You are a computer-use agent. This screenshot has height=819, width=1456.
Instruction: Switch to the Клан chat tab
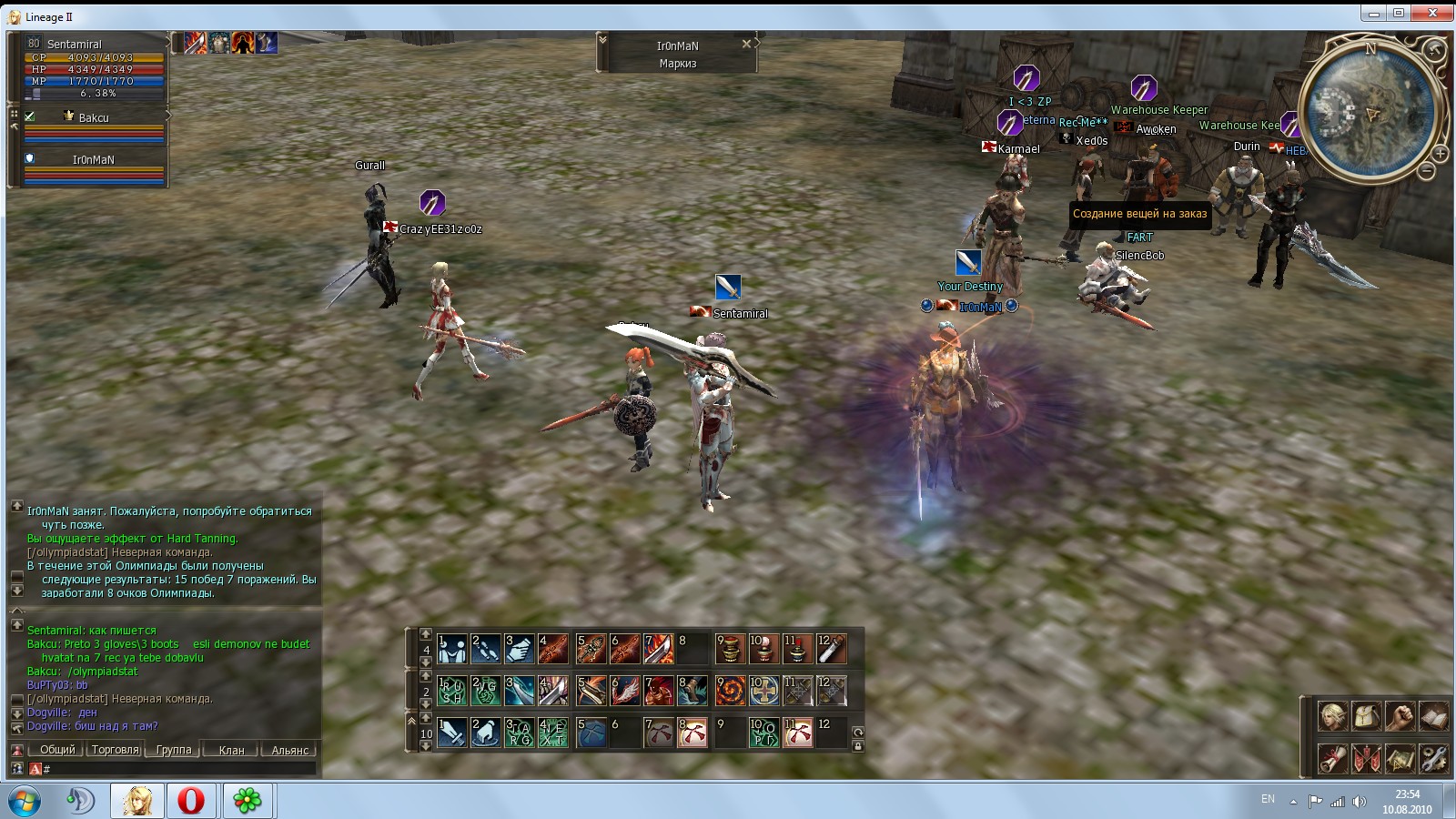pos(231,750)
